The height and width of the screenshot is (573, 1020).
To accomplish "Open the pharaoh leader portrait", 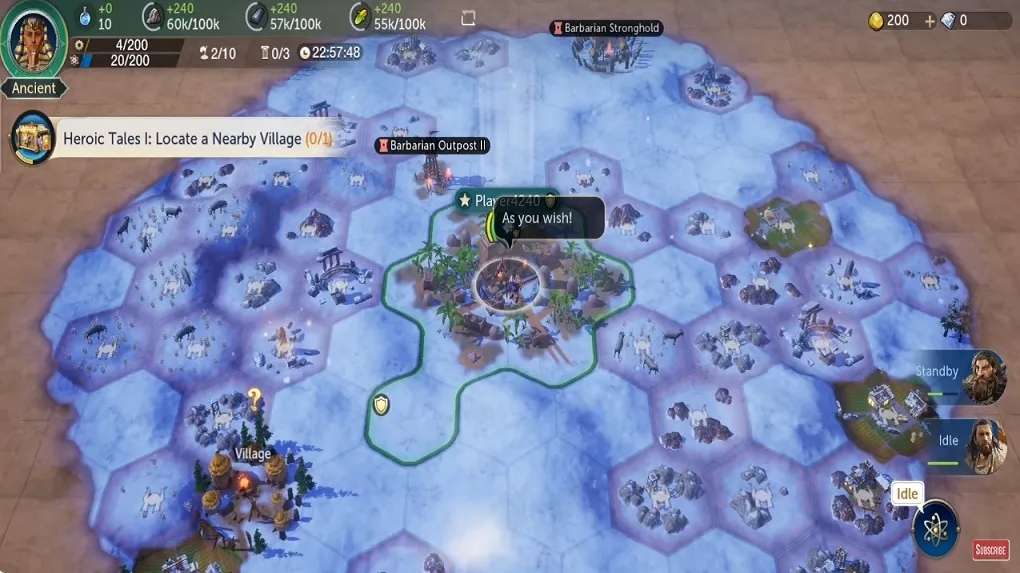I will (34, 40).
